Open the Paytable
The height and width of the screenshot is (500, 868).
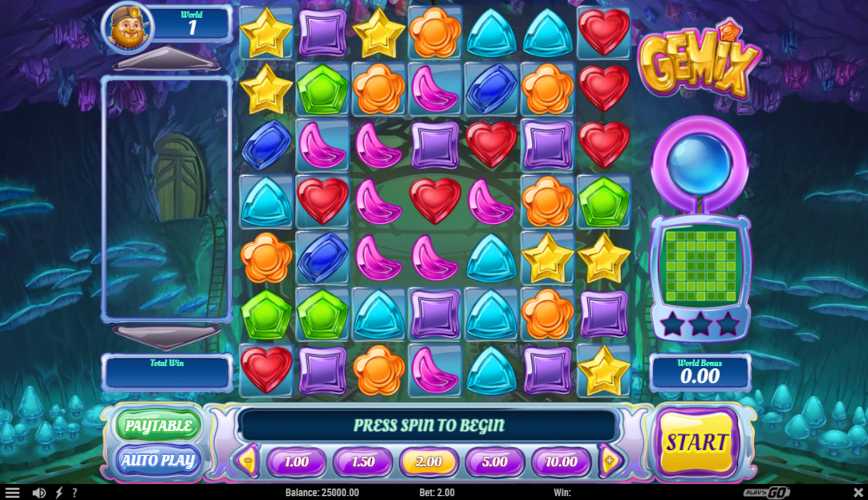point(158,425)
